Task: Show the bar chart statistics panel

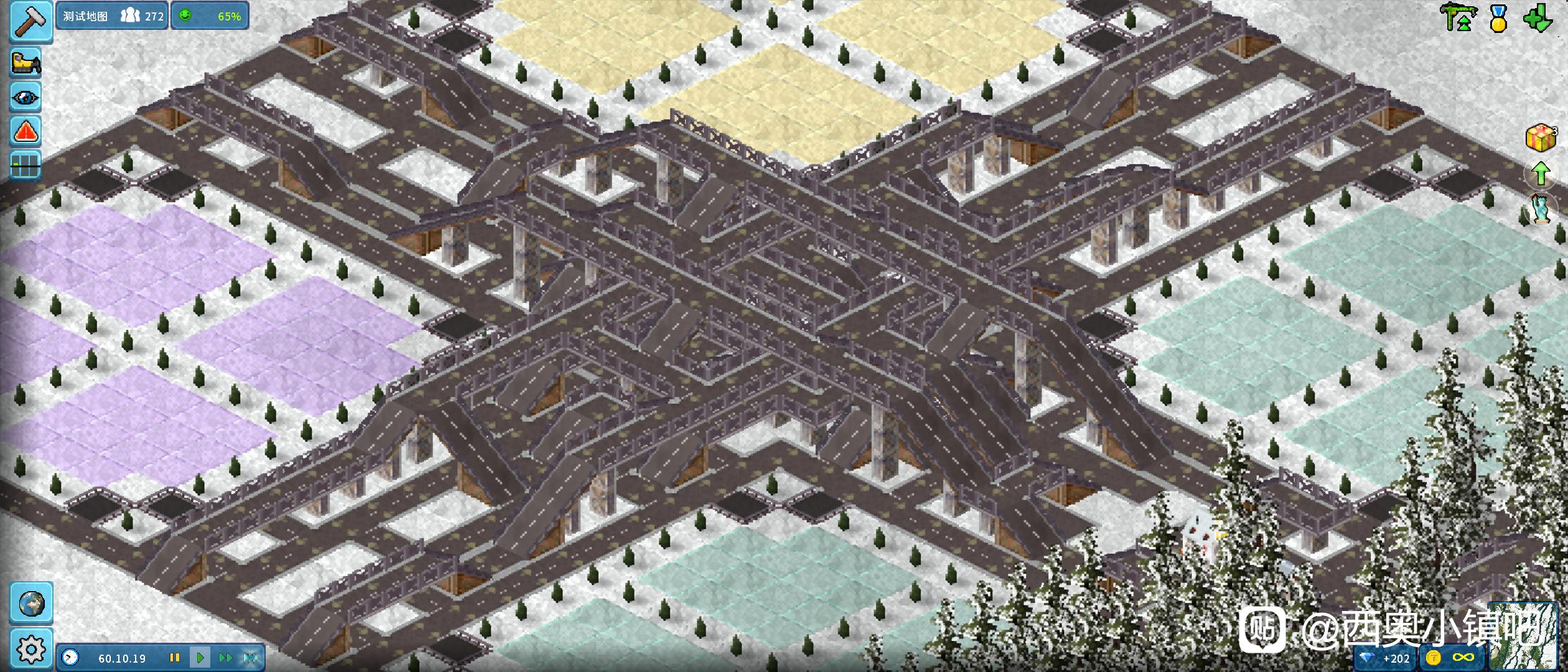Action: [26, 165]
